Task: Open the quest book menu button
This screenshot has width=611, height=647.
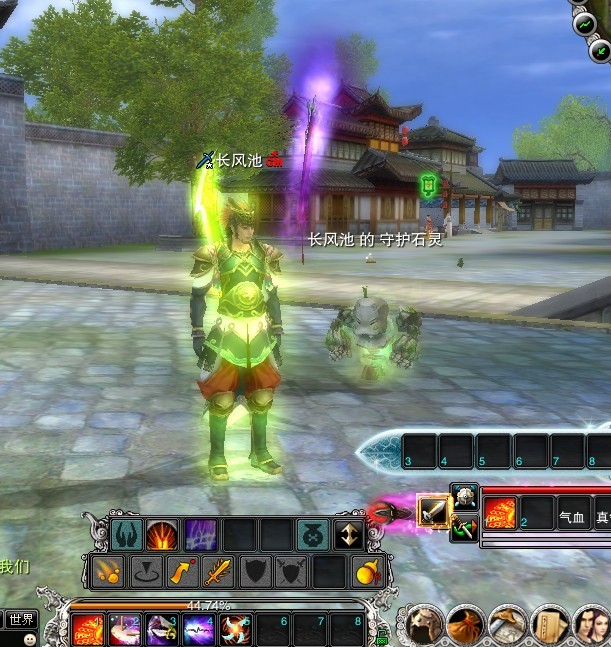Action: point(549,625)
